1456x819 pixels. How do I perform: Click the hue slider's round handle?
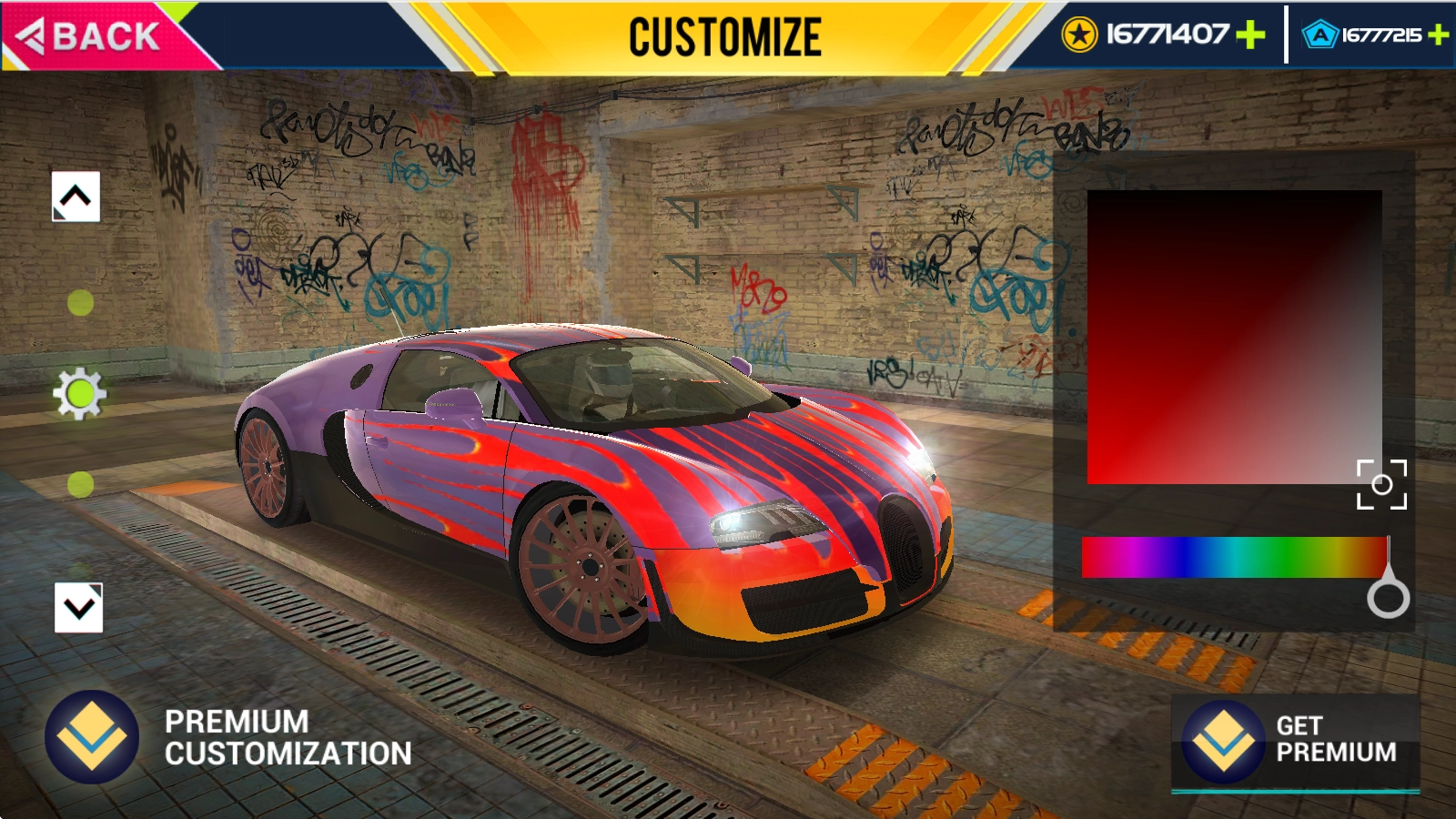(x=1388, y=598)
